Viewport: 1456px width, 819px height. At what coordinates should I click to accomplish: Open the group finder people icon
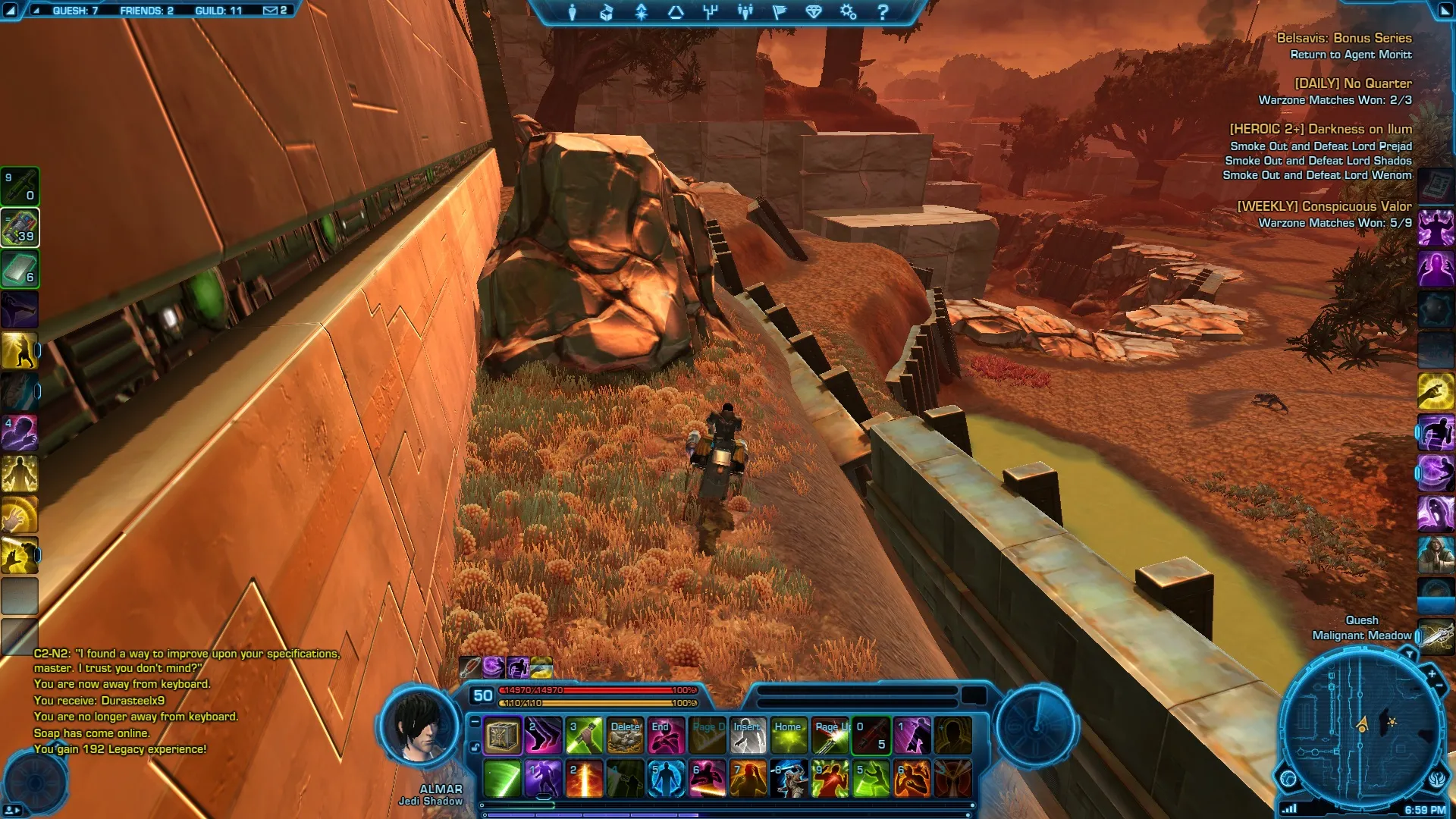point(745,12)
